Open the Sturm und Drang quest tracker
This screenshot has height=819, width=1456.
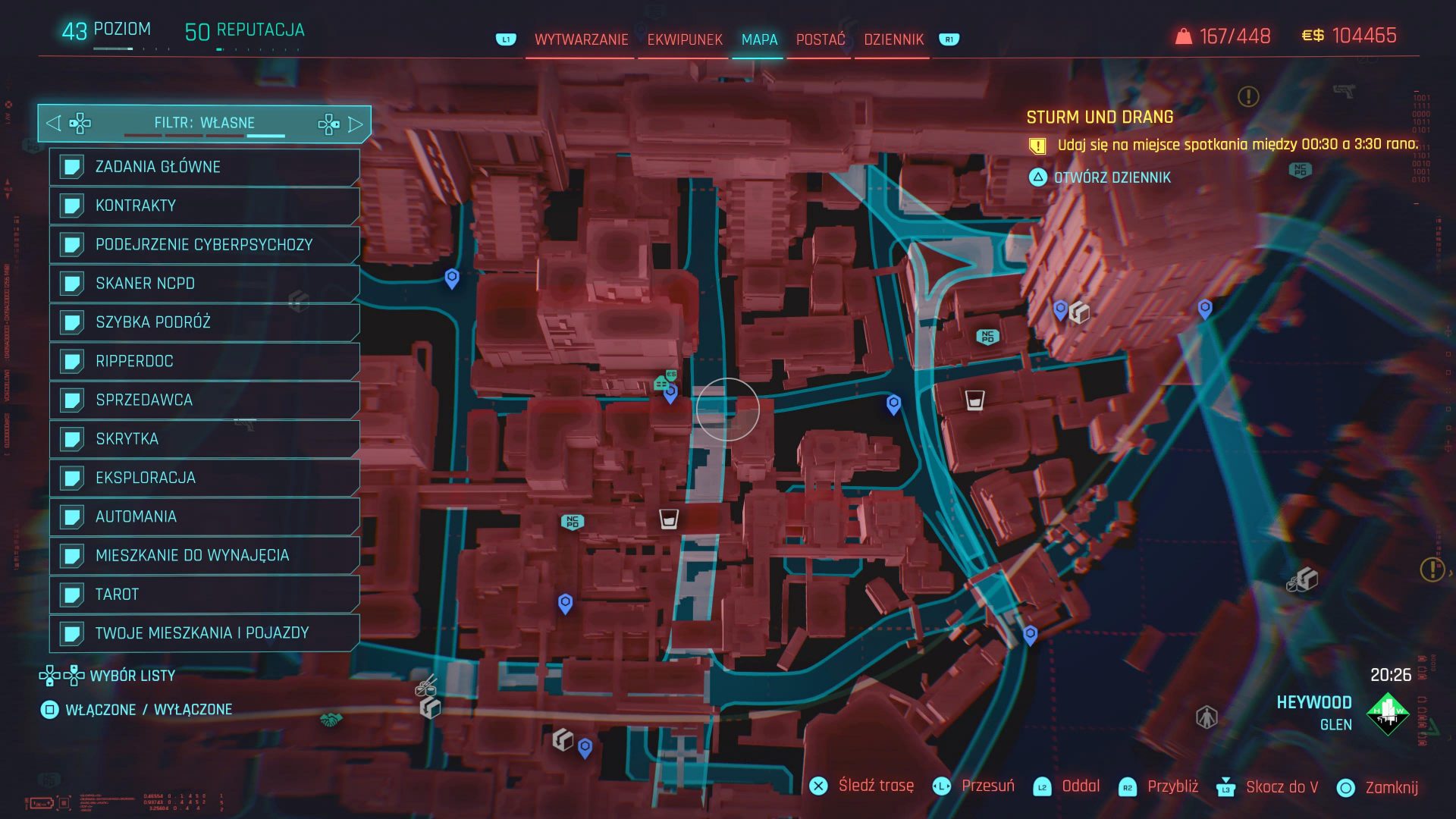(1099, 118)
